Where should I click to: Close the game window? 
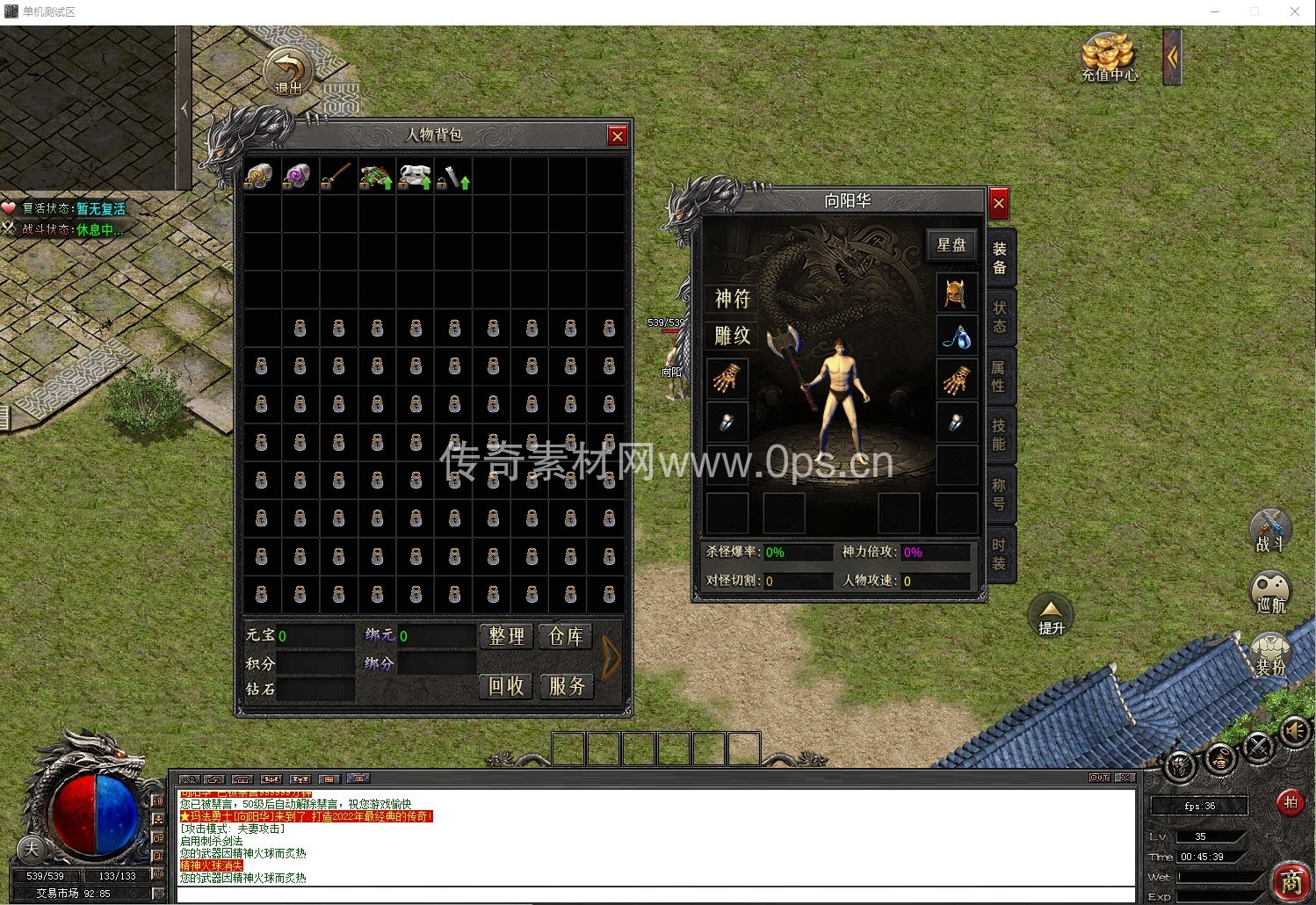(x=1294, y=11)
